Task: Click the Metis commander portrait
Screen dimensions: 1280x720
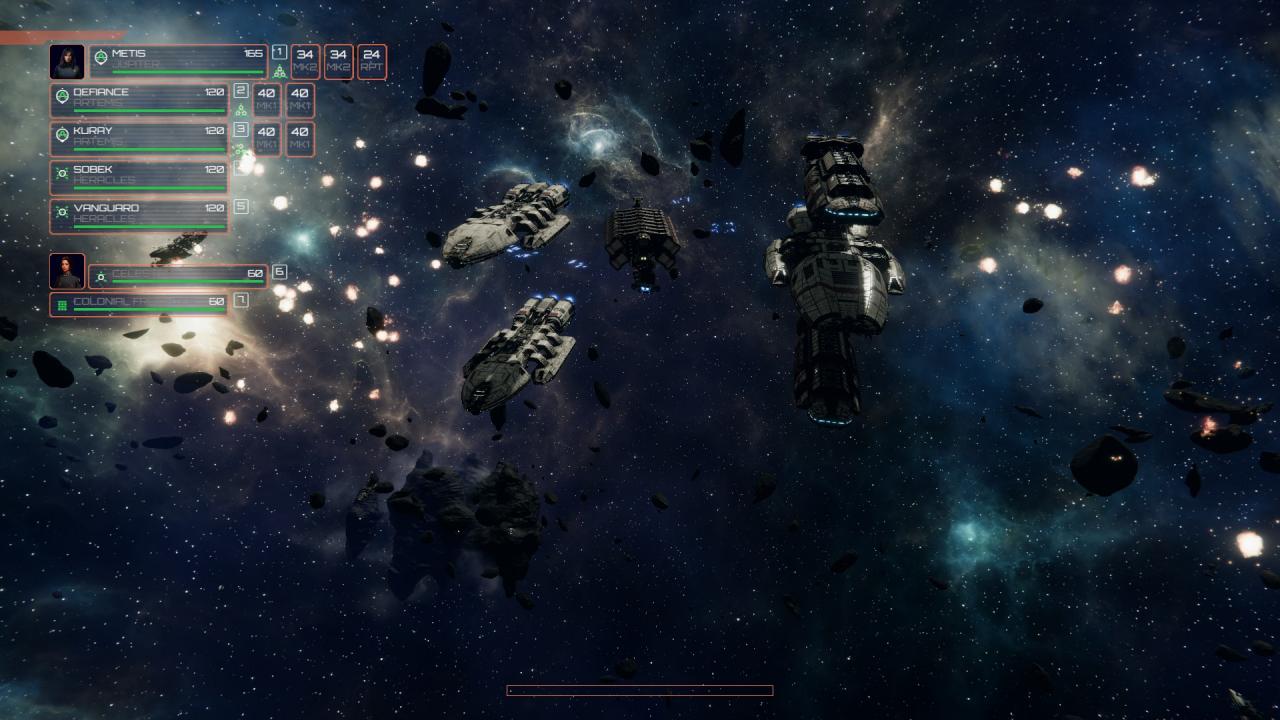Action: click(67, 61)
